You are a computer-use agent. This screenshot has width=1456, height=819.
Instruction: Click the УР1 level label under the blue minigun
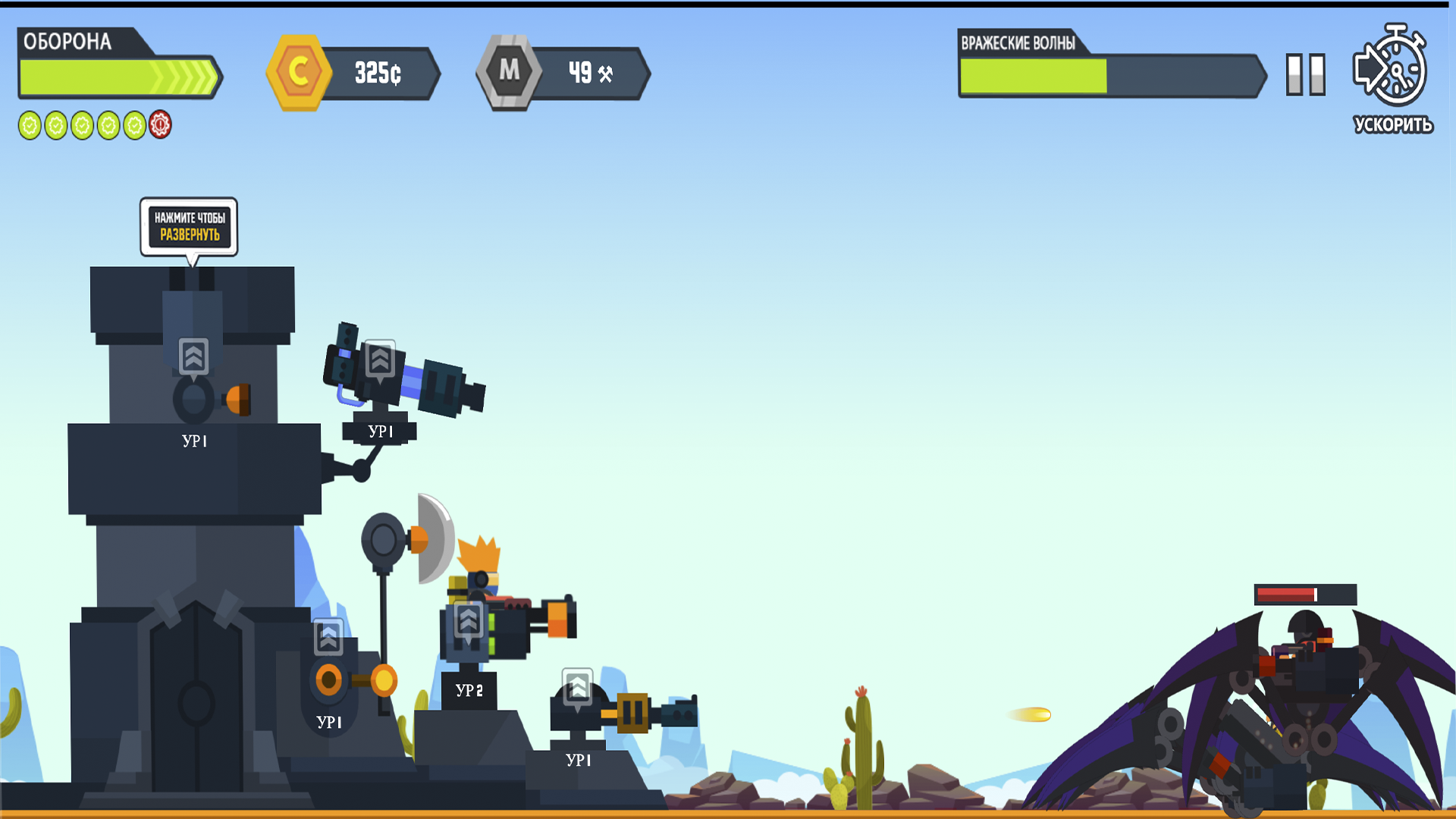pyautogui.click(x=381, y=430)
